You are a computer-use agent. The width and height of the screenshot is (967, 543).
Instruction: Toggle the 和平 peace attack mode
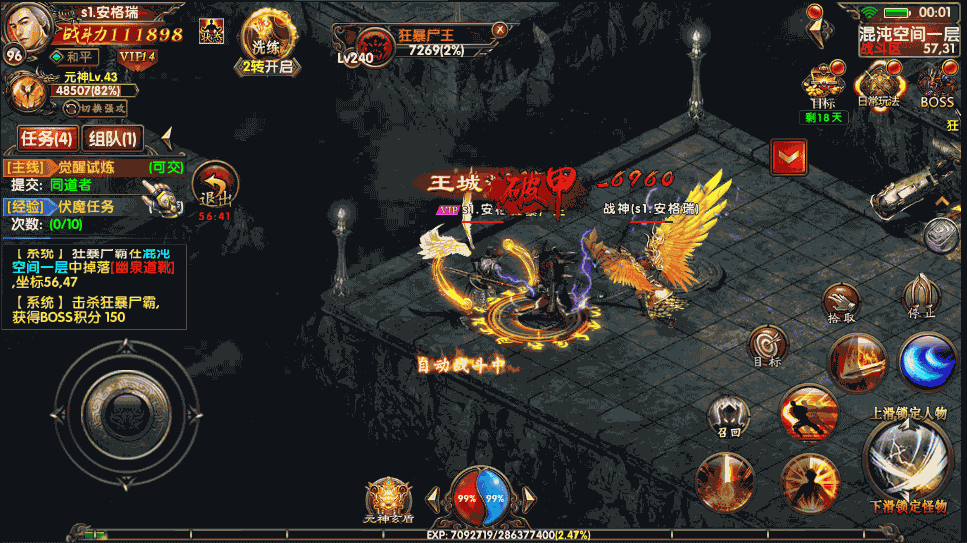(x=75, y=57)
